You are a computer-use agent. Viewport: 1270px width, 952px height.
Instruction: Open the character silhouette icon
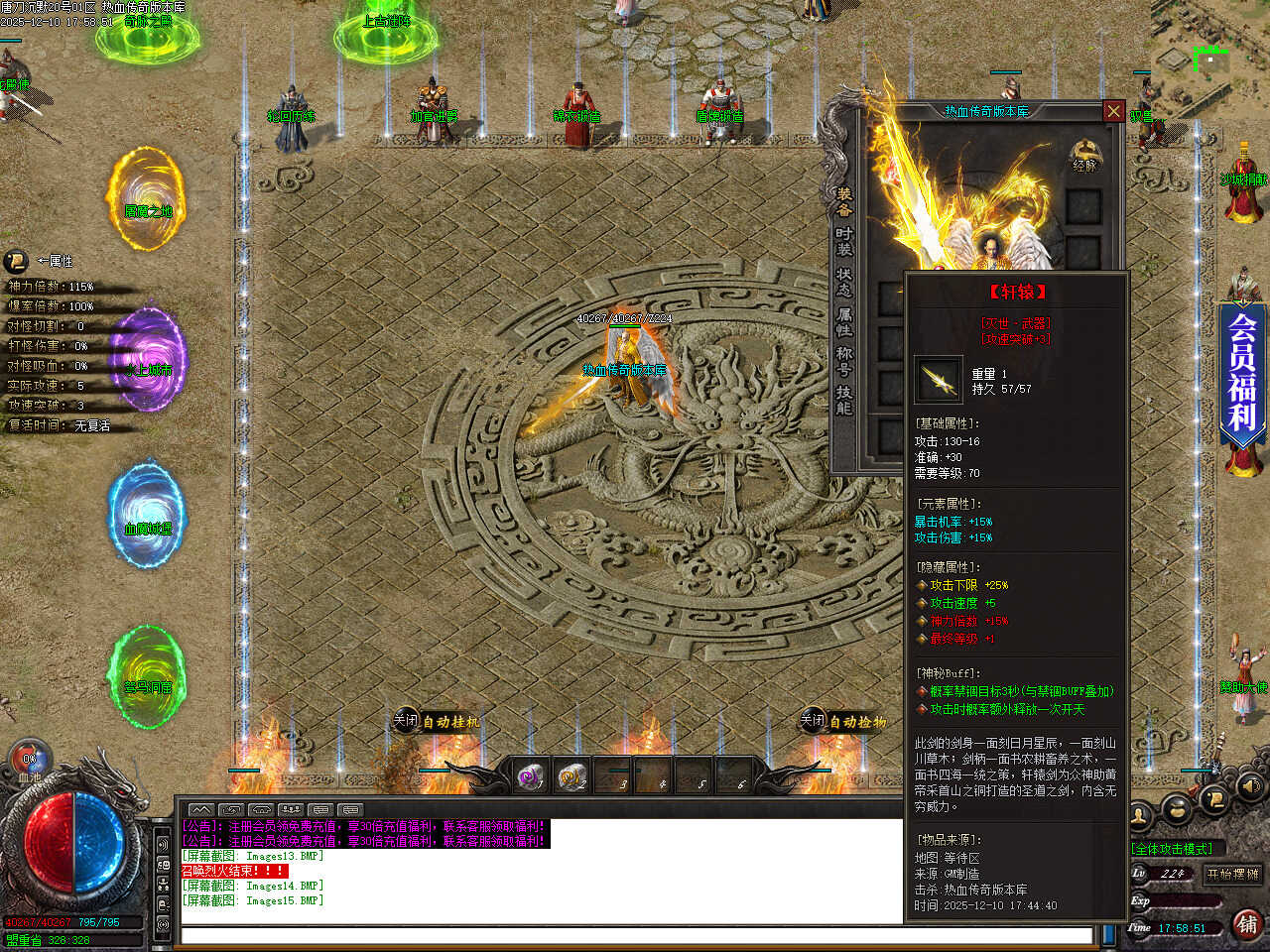click(x=1141, y=817)
